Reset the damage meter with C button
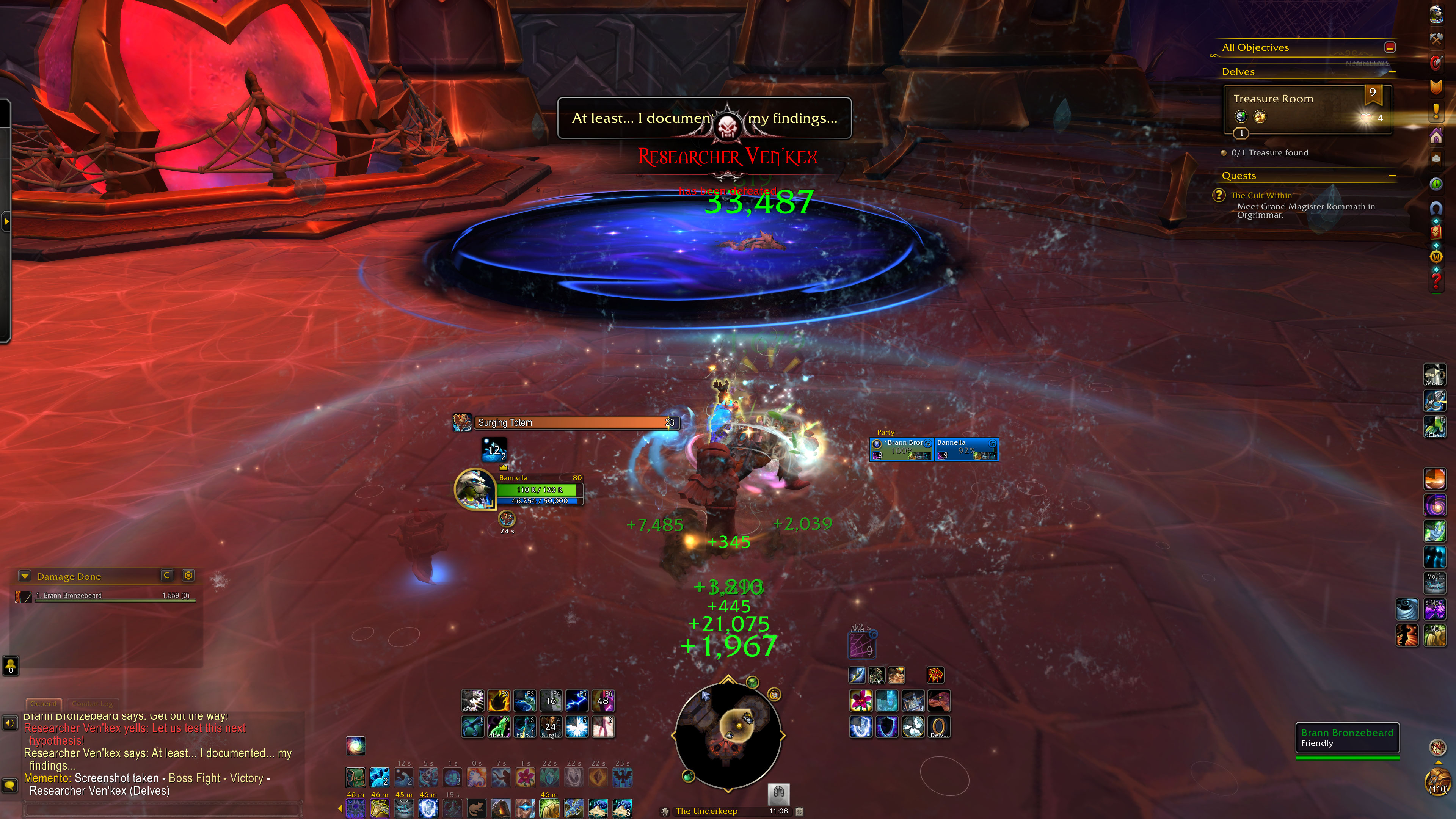This screenshot has height=819, width=1456. point(167,576)
